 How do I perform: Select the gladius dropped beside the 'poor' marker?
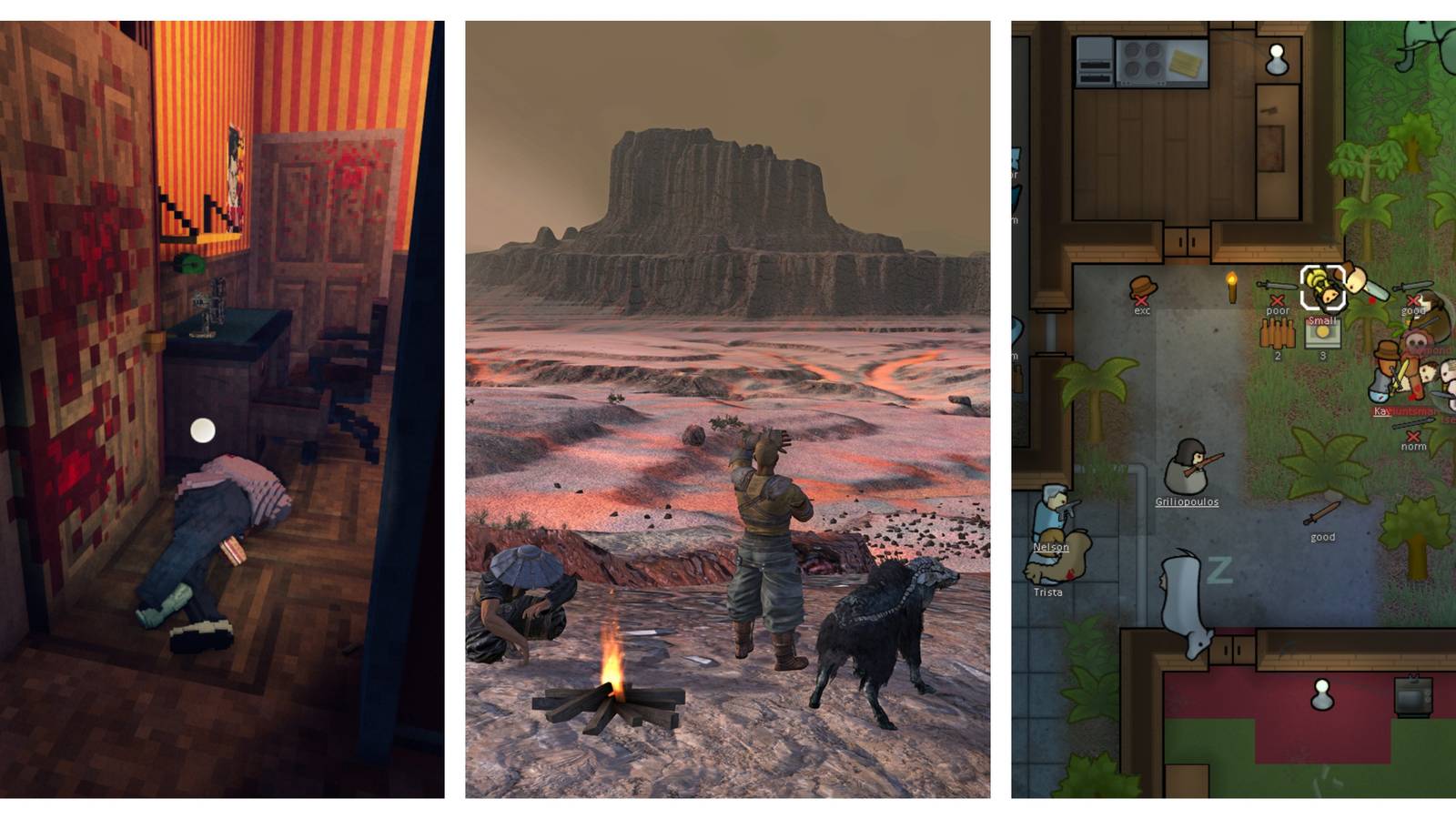point(1276,287)
